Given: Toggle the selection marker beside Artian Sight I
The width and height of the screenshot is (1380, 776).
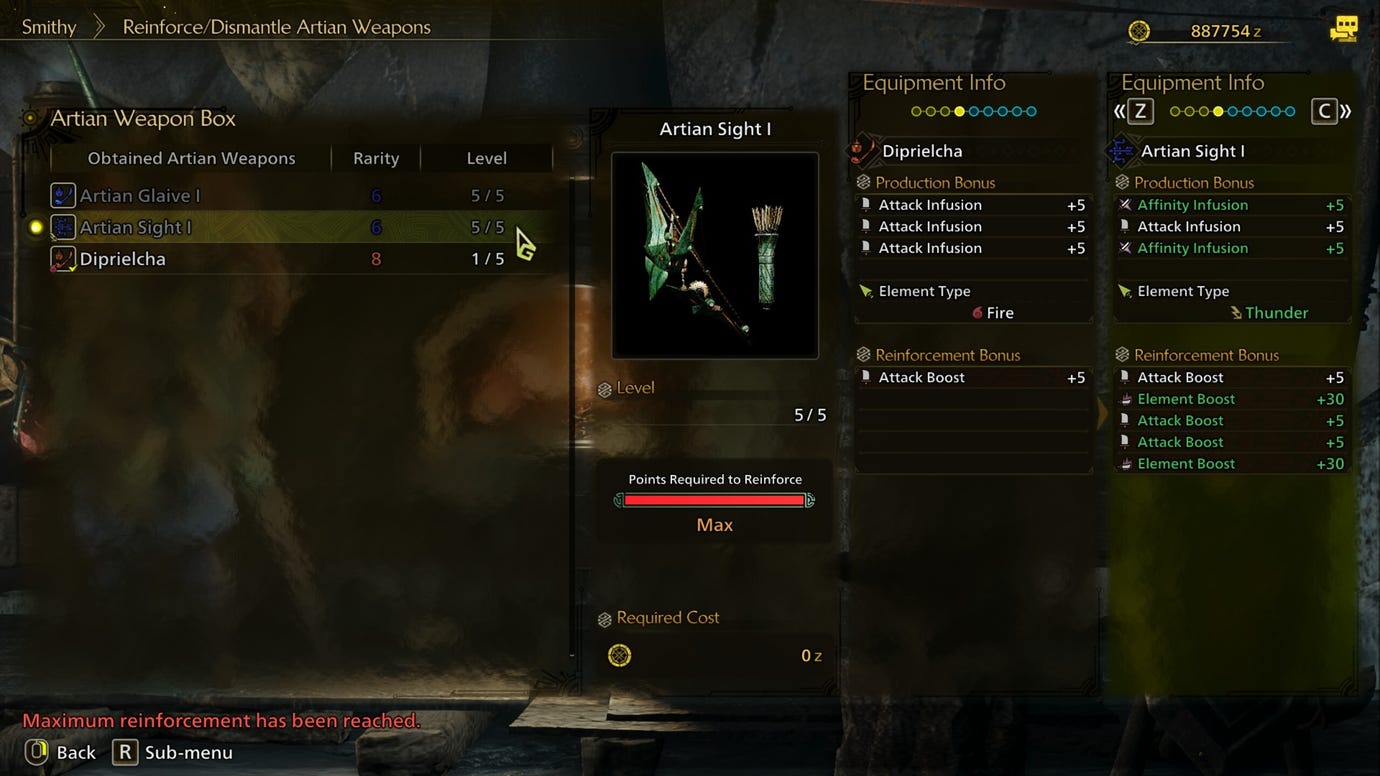Looking at the screenshot, I should (36, 226).
